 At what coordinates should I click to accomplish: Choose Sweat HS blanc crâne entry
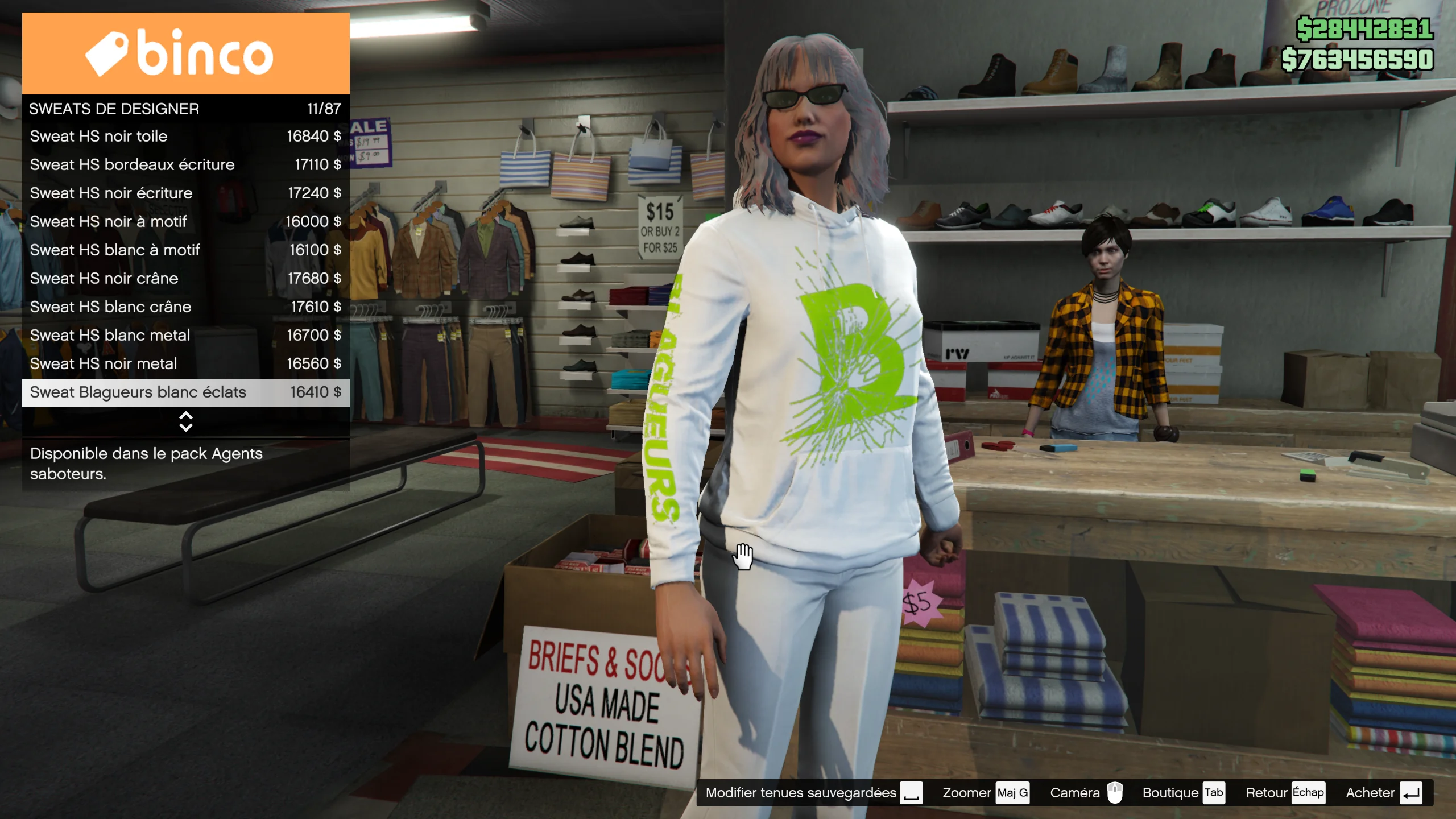[x=185, y=307]
